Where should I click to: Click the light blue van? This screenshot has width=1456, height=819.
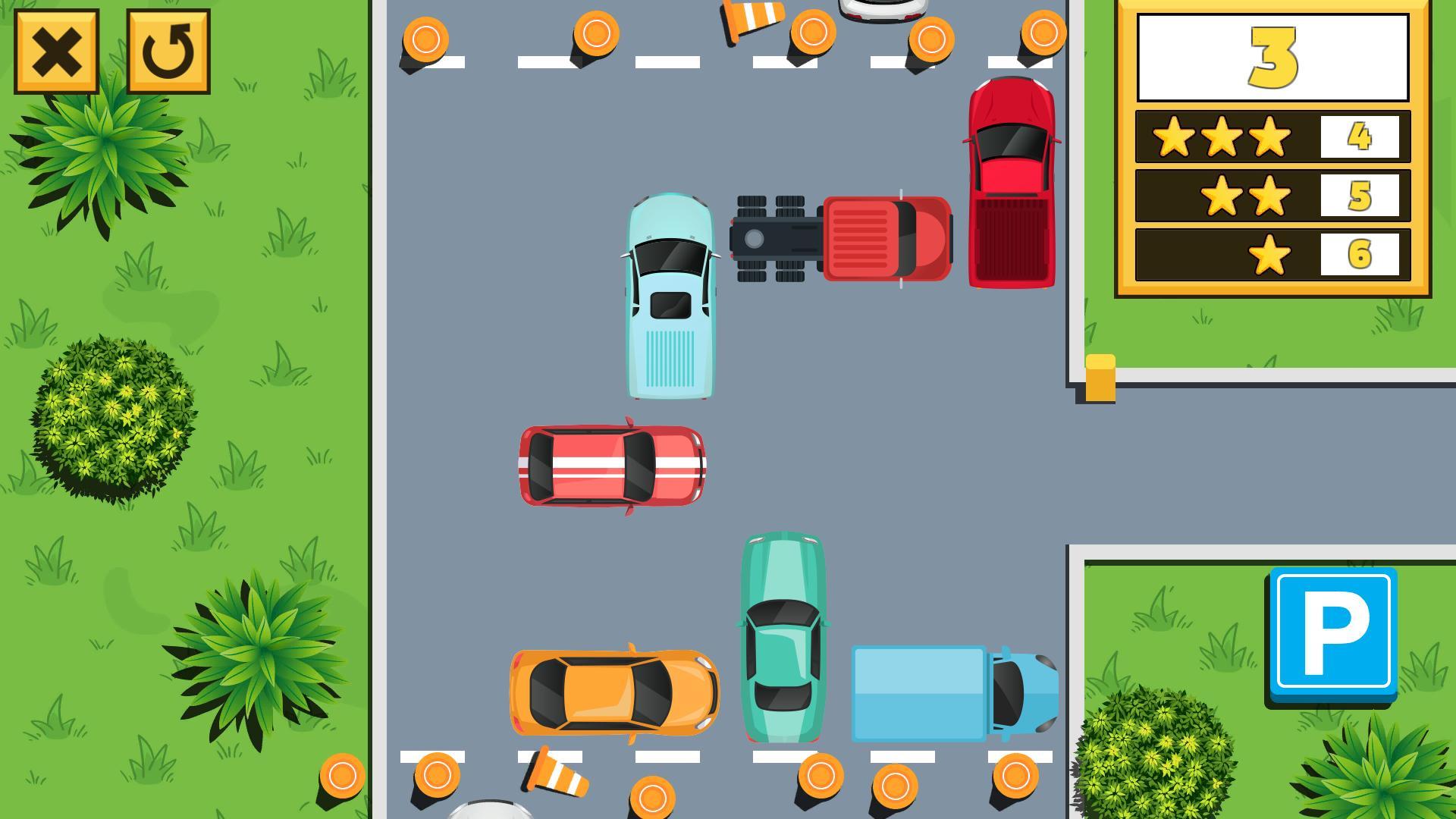(x=670, y=296)
